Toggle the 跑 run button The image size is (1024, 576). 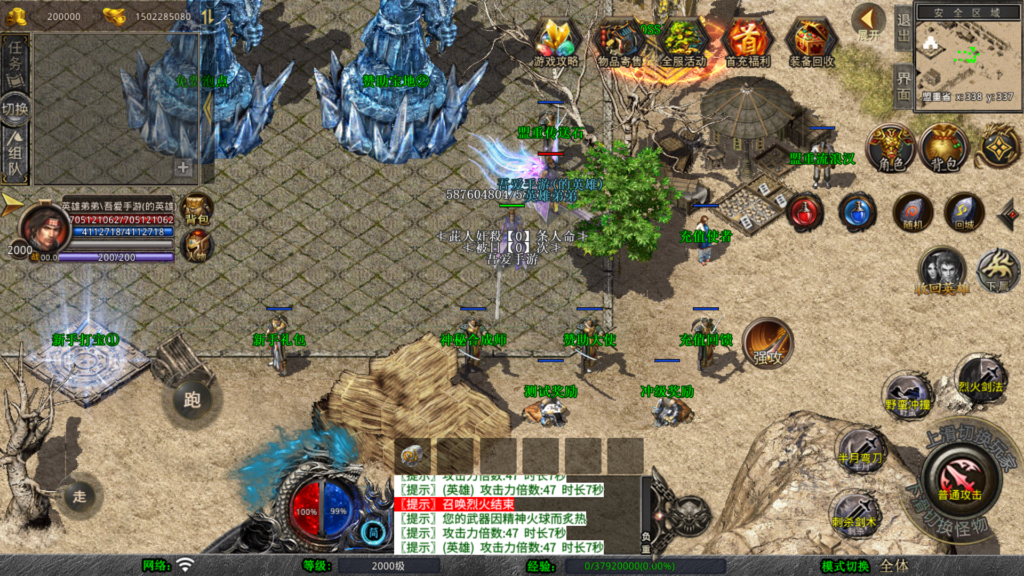[193, 400]
